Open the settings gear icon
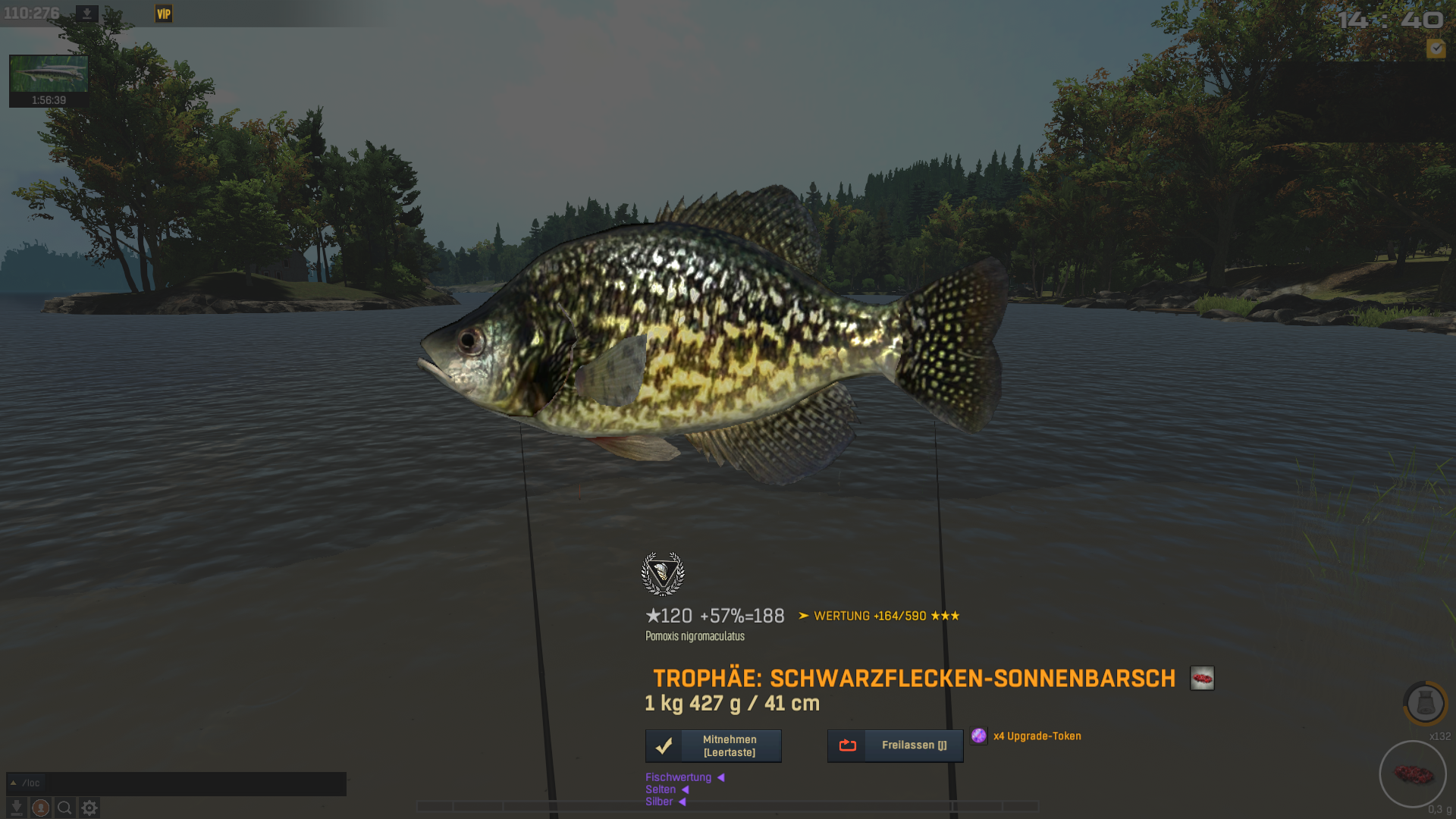This screenshot has width=1456, height=819. (x=89, y=808)
